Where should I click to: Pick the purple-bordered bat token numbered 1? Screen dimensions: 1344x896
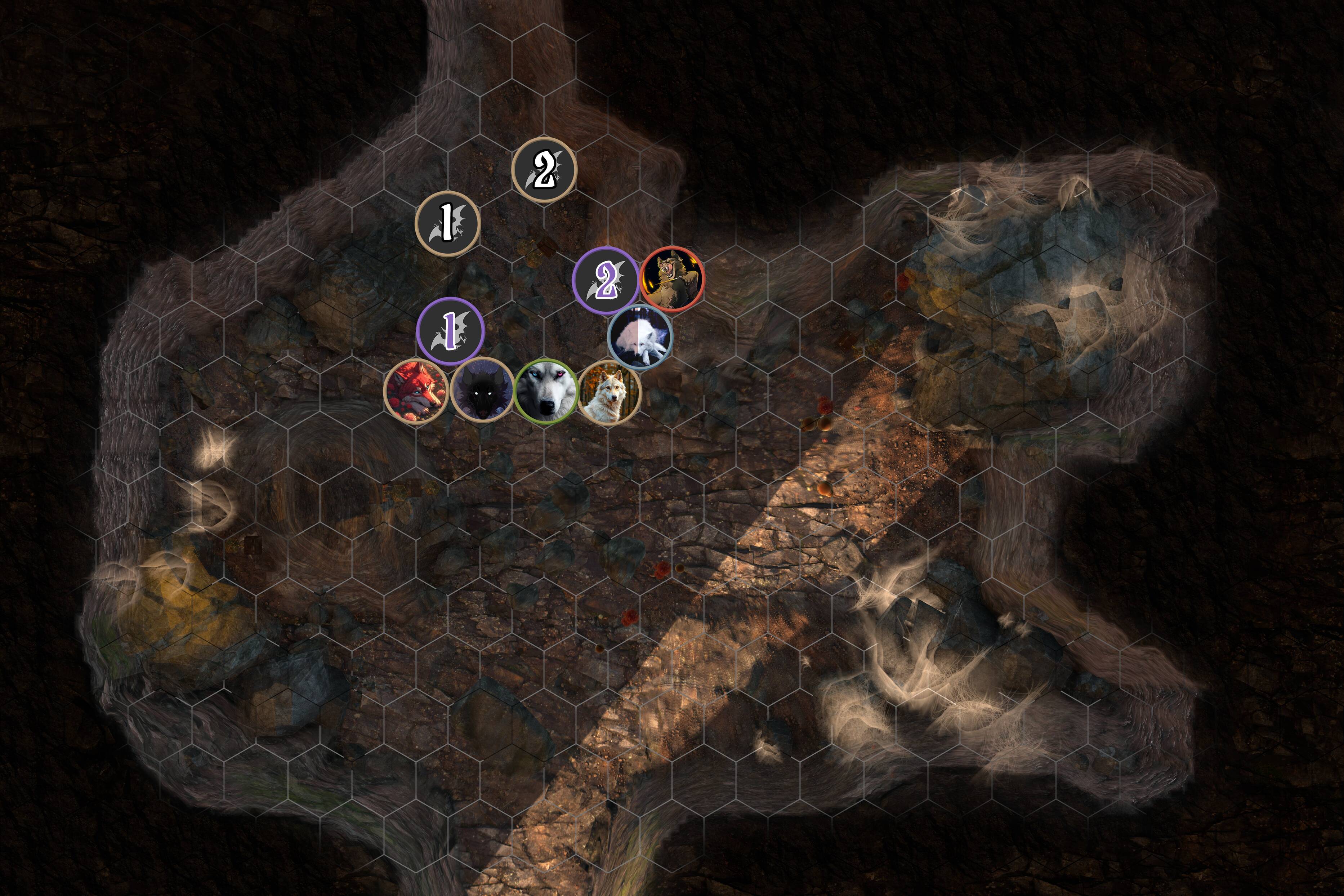[451, 331]
